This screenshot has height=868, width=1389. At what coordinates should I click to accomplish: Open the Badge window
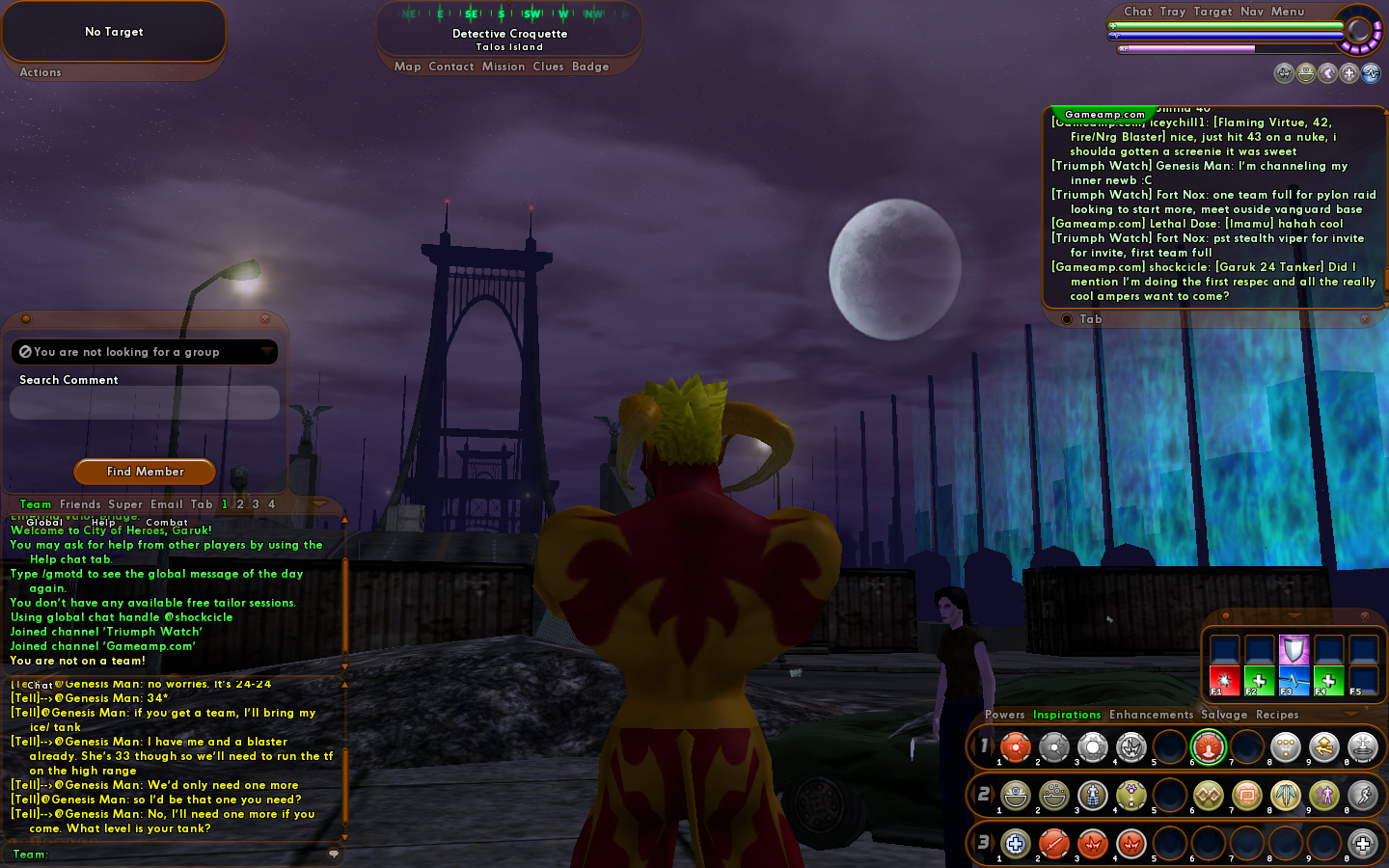tap(590, 67)
